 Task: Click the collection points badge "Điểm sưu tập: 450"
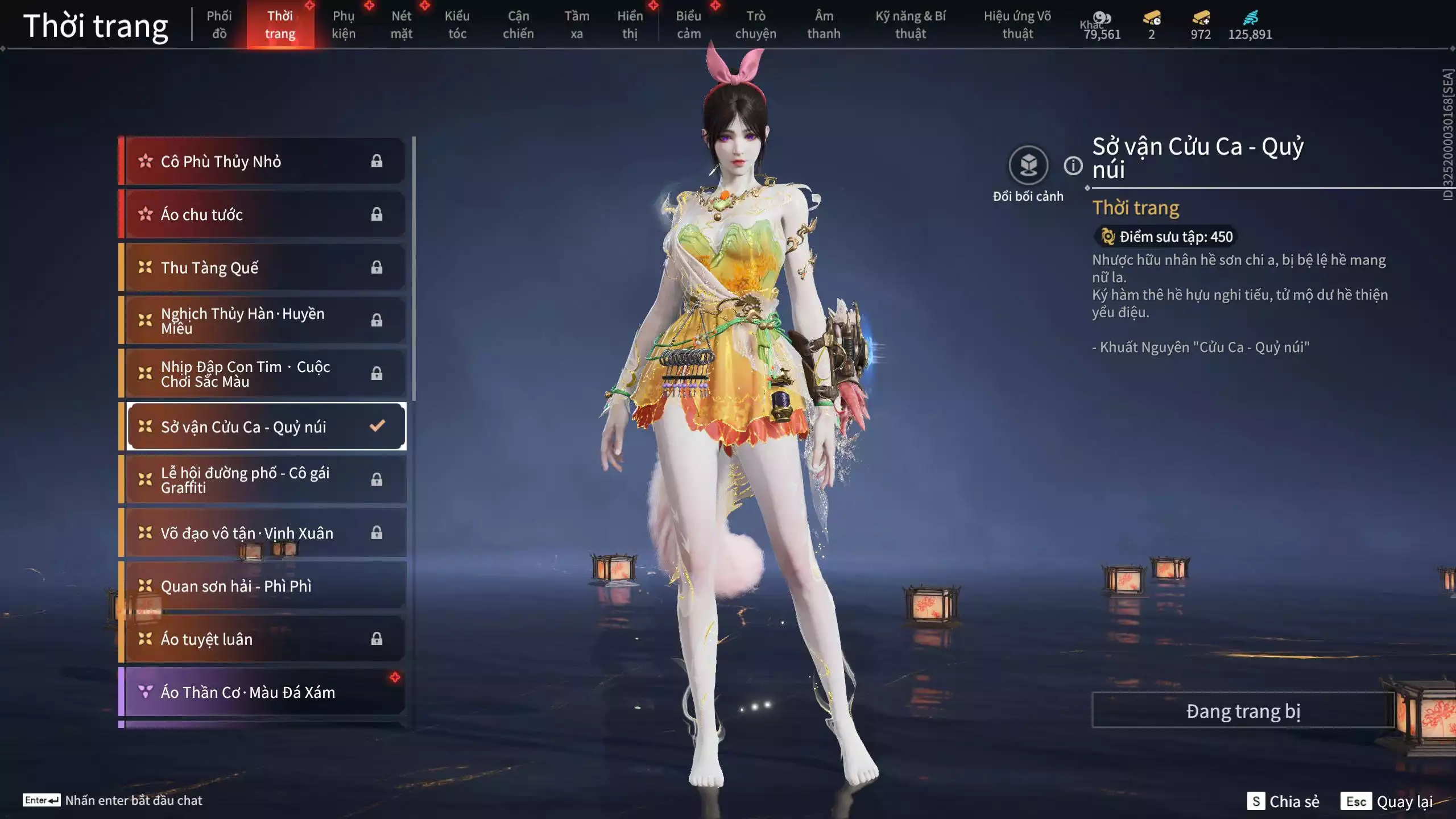point(1164,237)
